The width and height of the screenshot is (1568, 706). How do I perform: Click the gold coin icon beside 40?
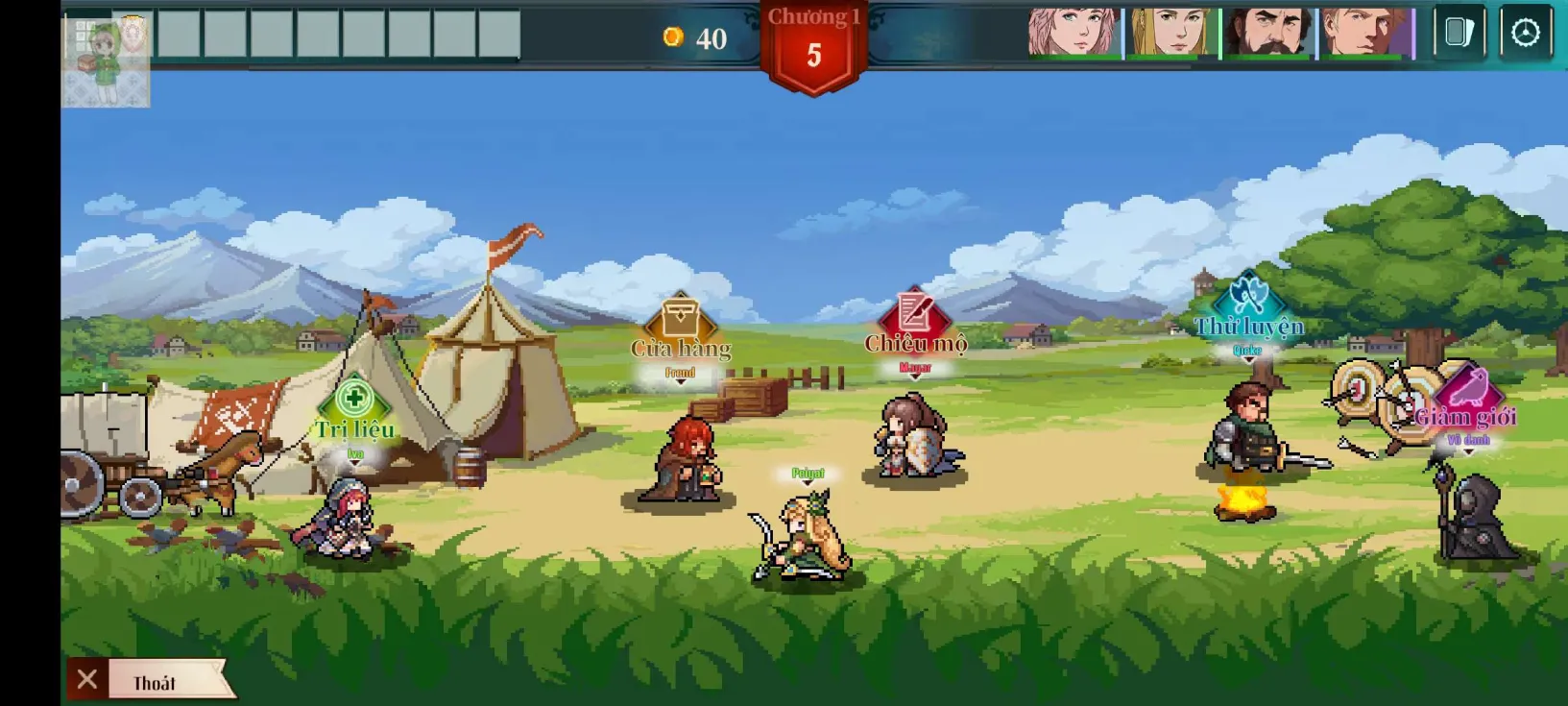pos(675,39)
